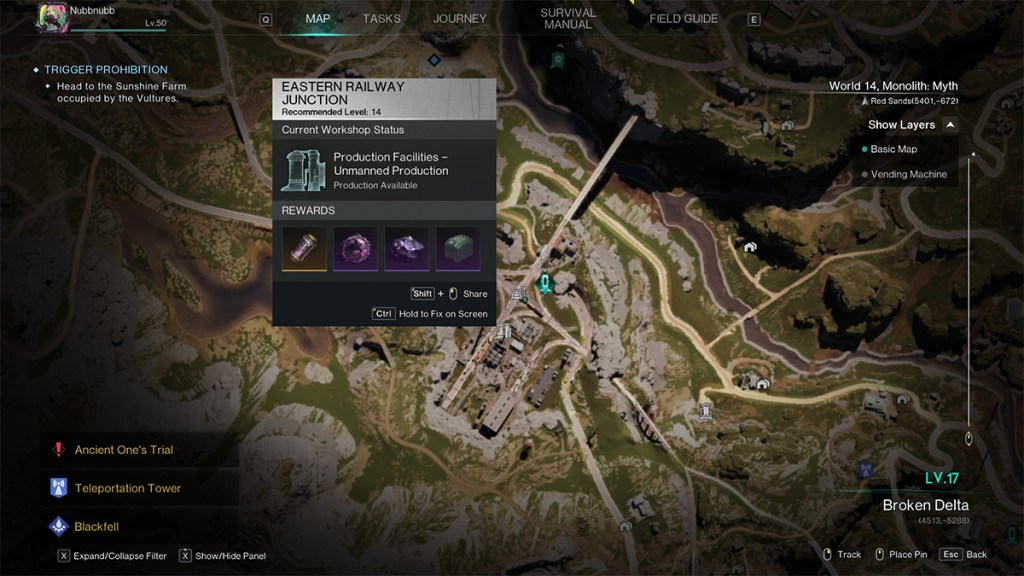
Task: Collapse the Show Layers panel
Action: click(950, 125)
